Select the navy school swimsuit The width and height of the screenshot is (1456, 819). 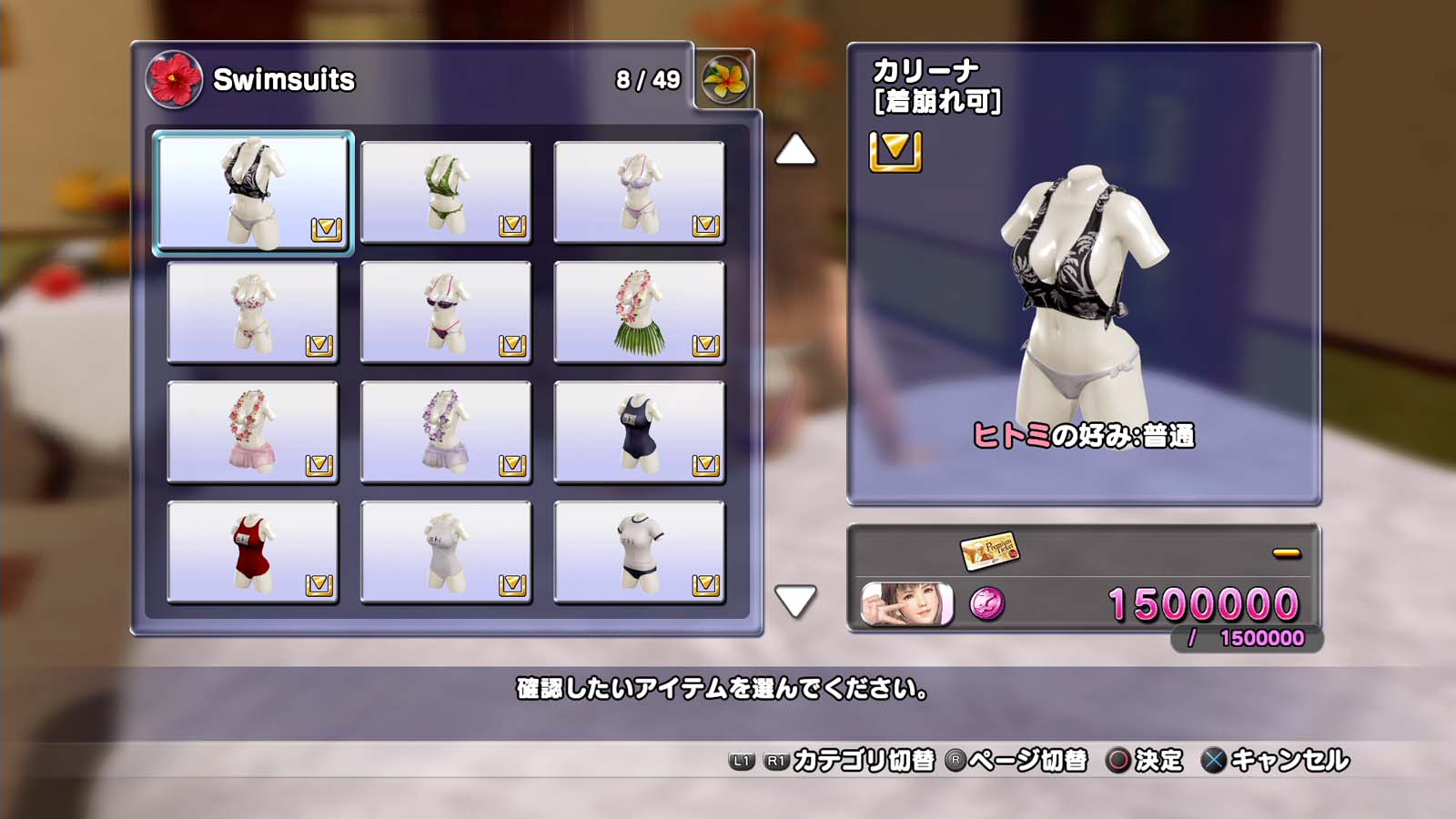click(x=639, y=432)
